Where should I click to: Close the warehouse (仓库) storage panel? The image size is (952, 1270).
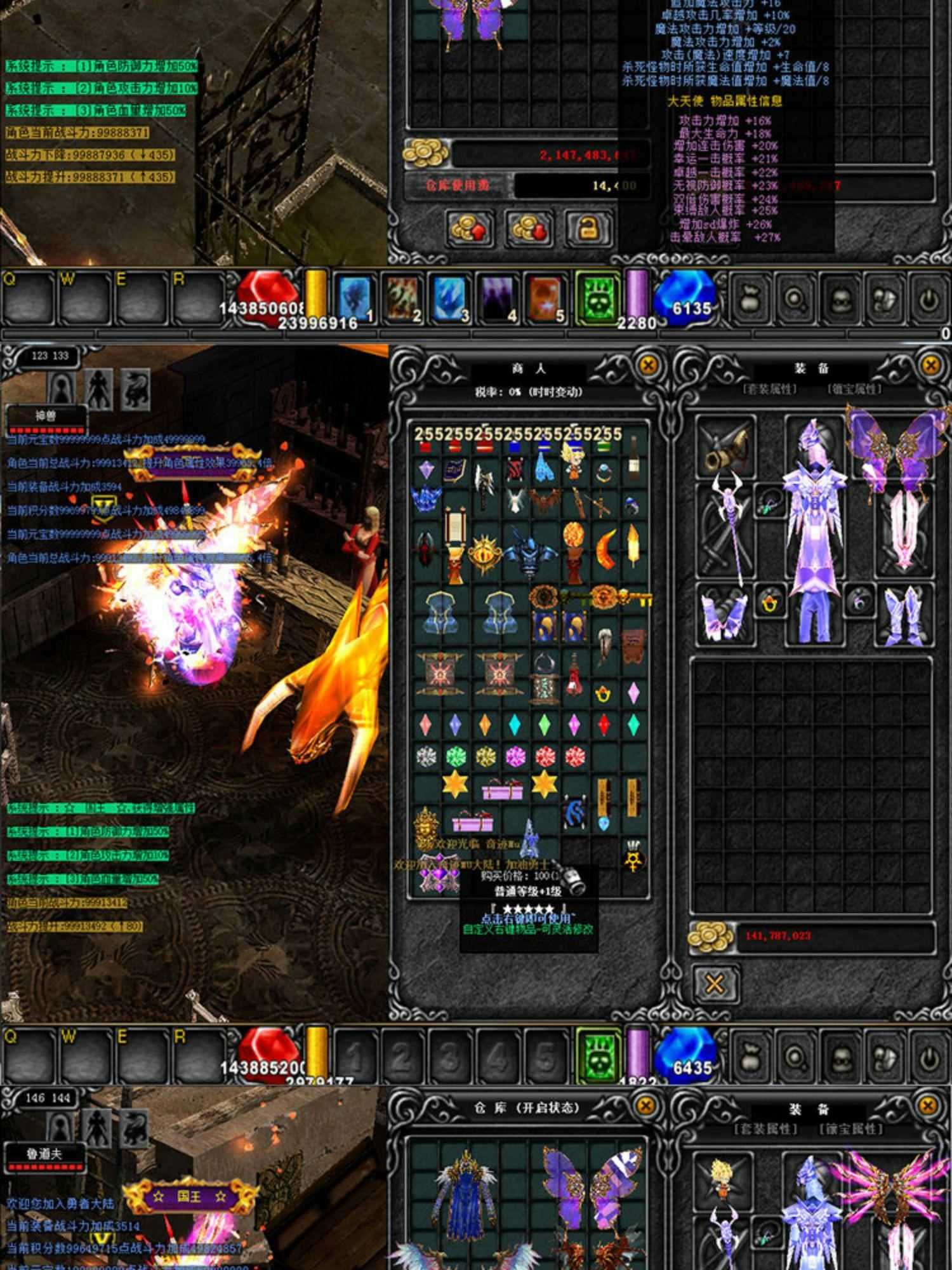pos(645,1106)
